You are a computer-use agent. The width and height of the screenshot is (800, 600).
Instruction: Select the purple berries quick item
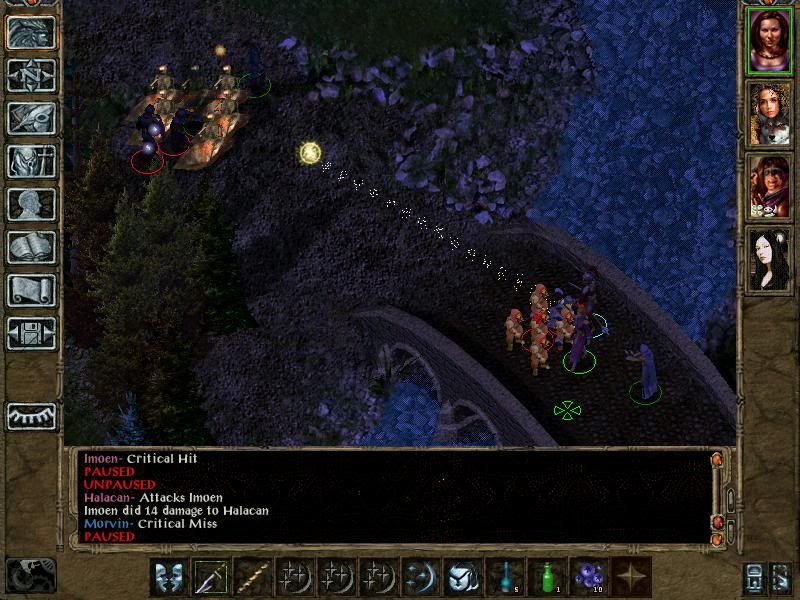point(590,577)
